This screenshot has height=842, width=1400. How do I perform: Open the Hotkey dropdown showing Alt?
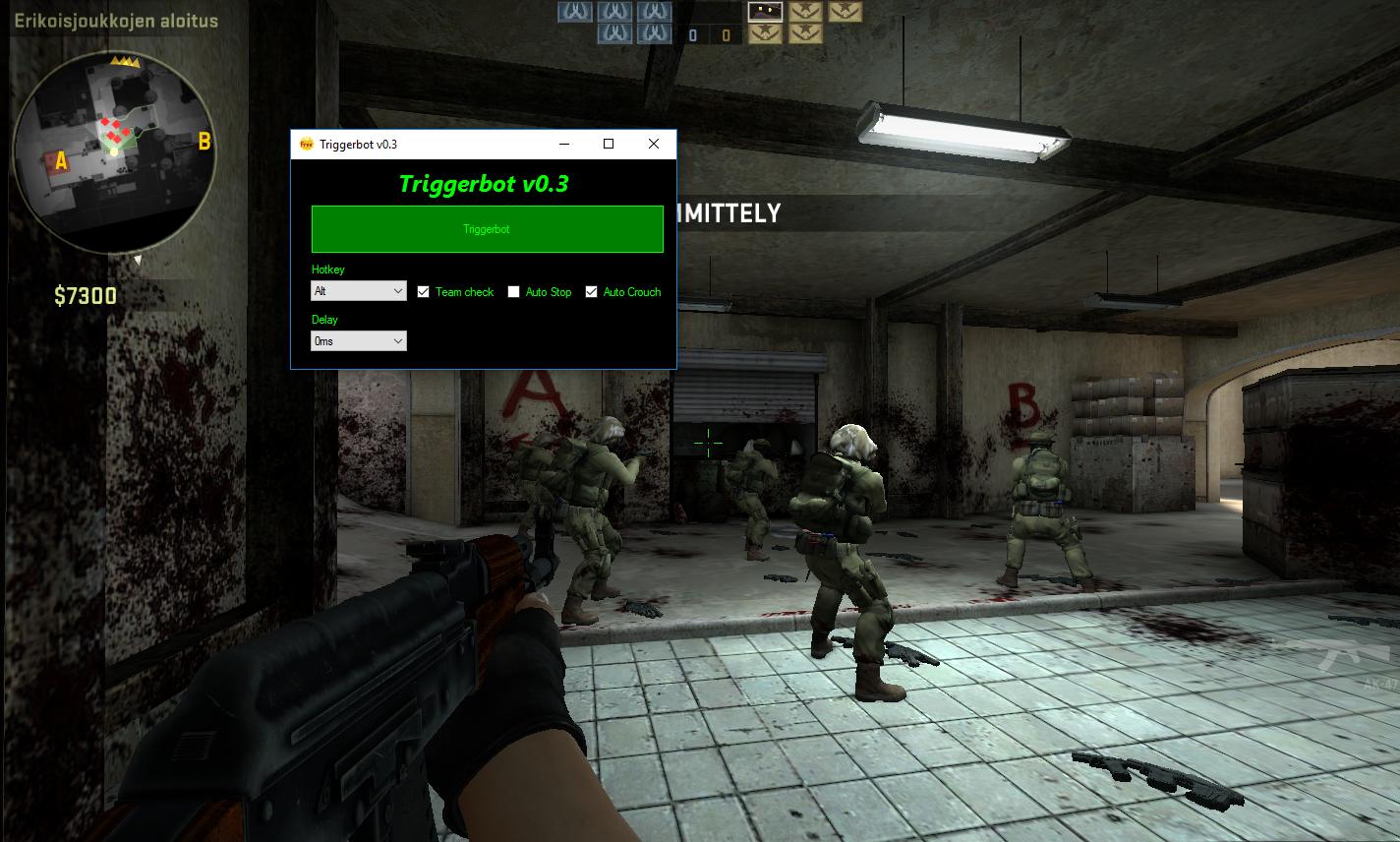click(359, 290)
